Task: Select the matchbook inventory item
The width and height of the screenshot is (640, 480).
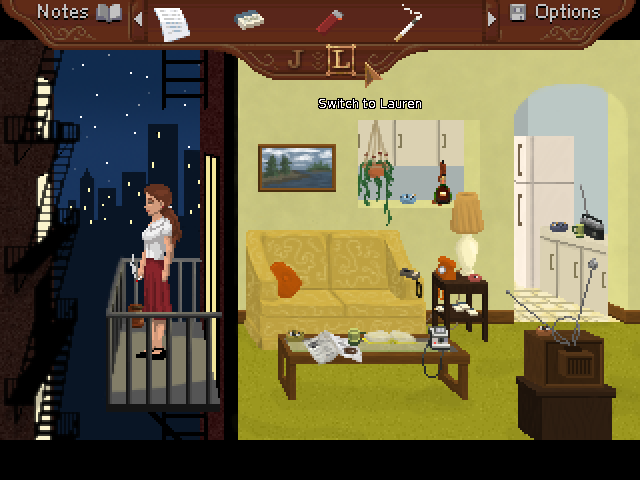Action: 249,20
